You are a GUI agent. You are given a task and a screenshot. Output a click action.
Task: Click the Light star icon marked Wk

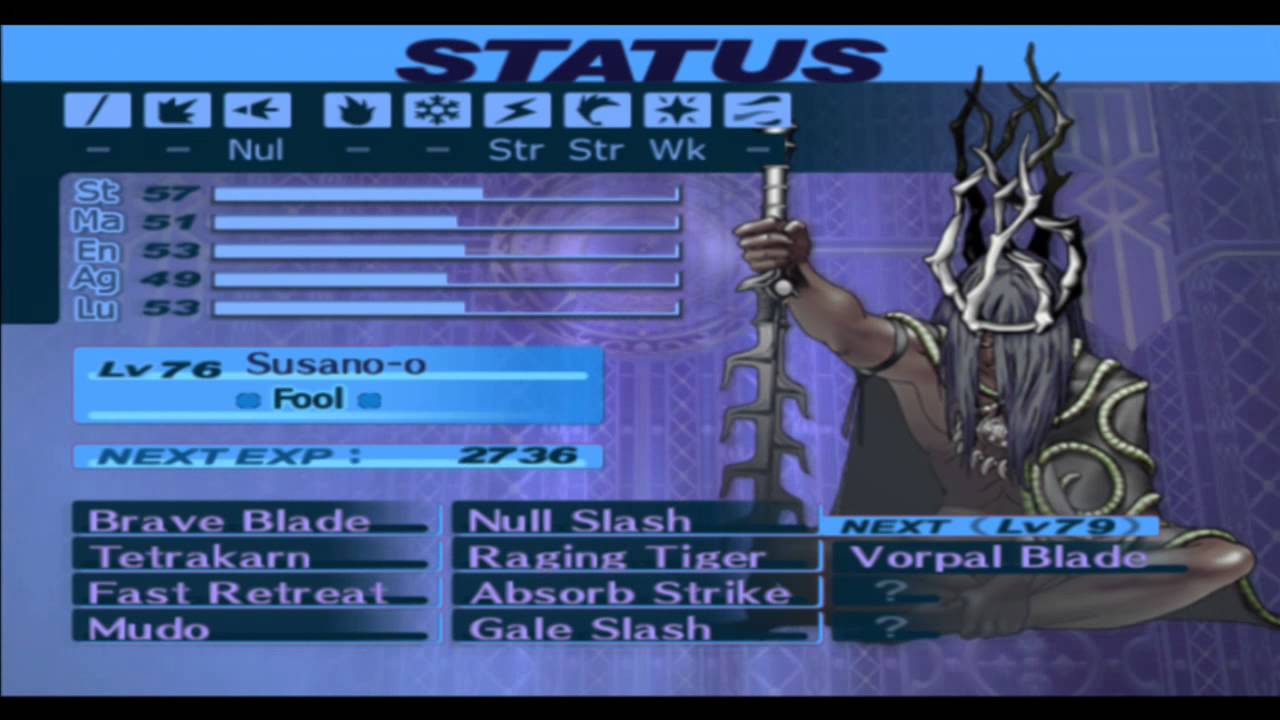677,110
